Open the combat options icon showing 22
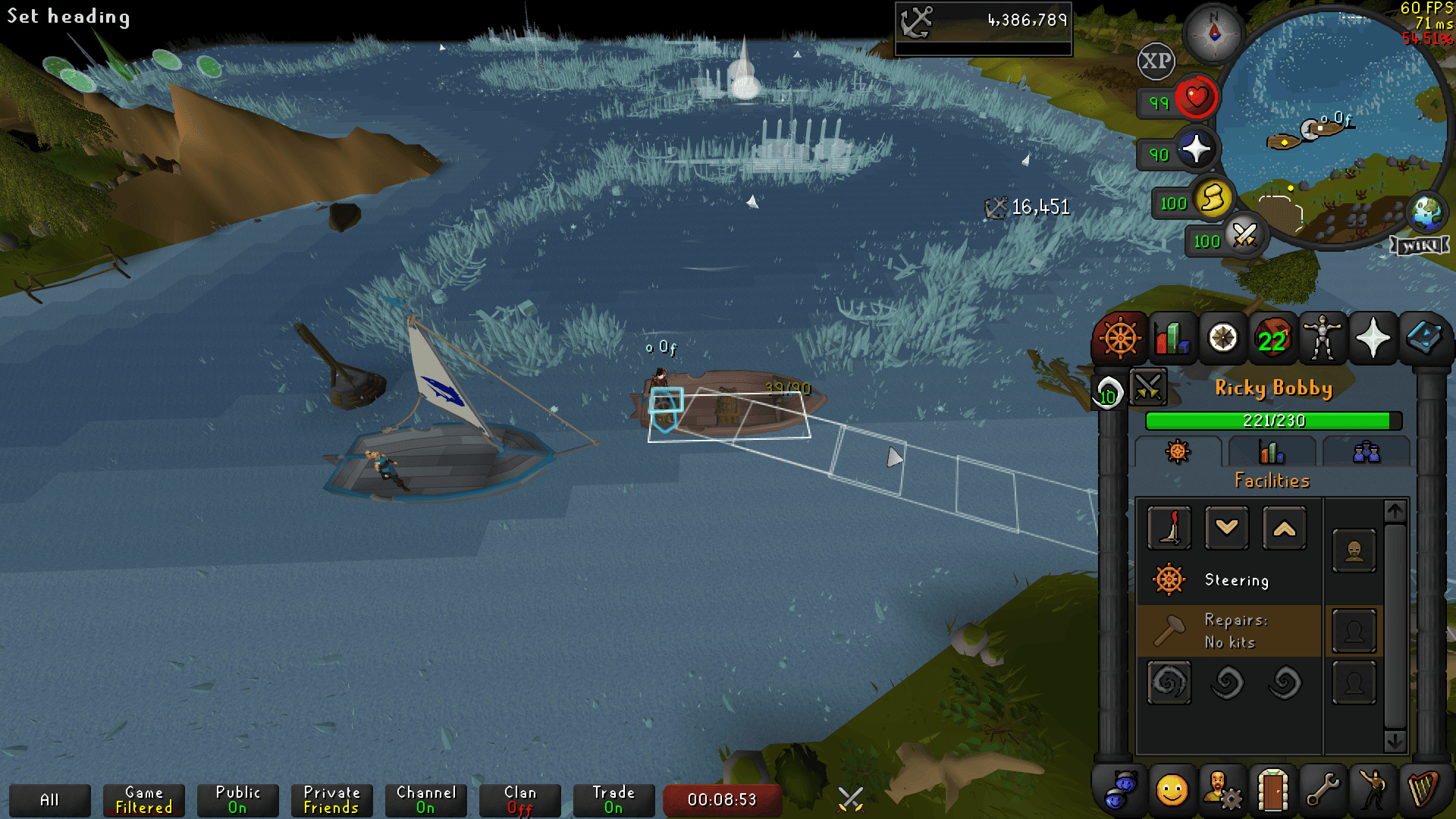This screenshot has height=819, width=1456. pyautogui.click(x=1272, y=338)
